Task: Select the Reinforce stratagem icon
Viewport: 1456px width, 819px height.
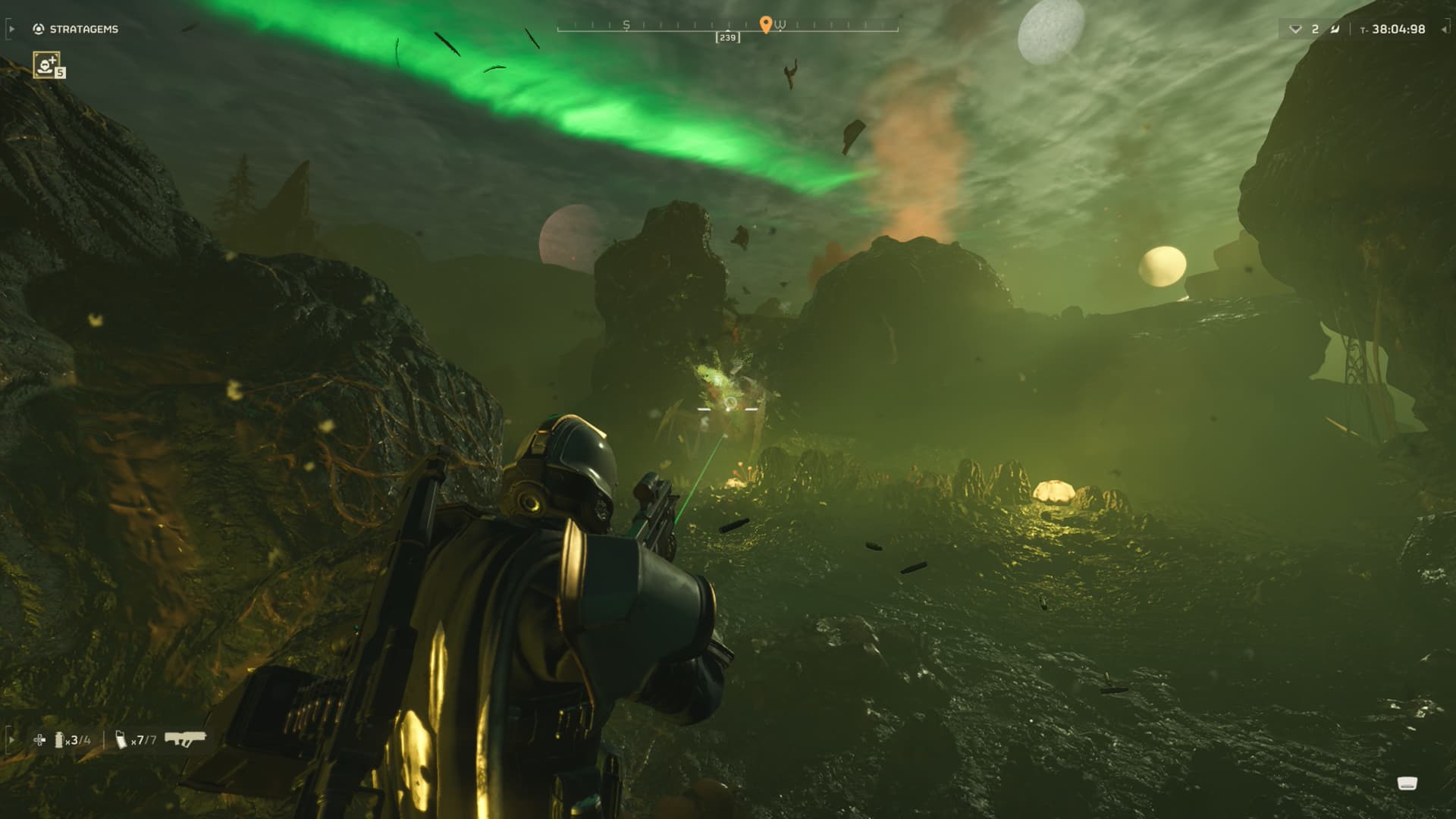Action: [48, 64]
